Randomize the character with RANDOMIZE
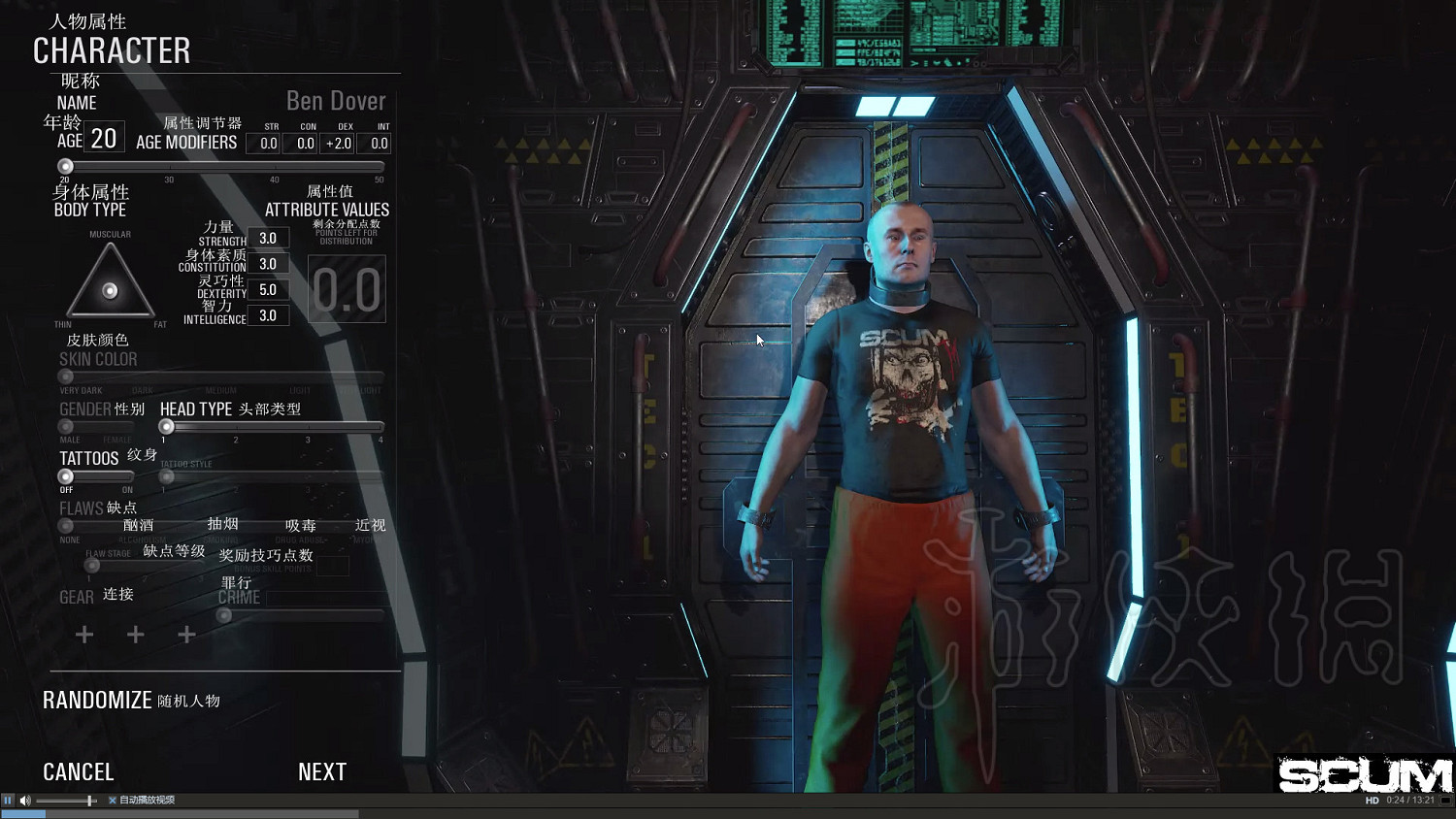 (x=97, y=700)
